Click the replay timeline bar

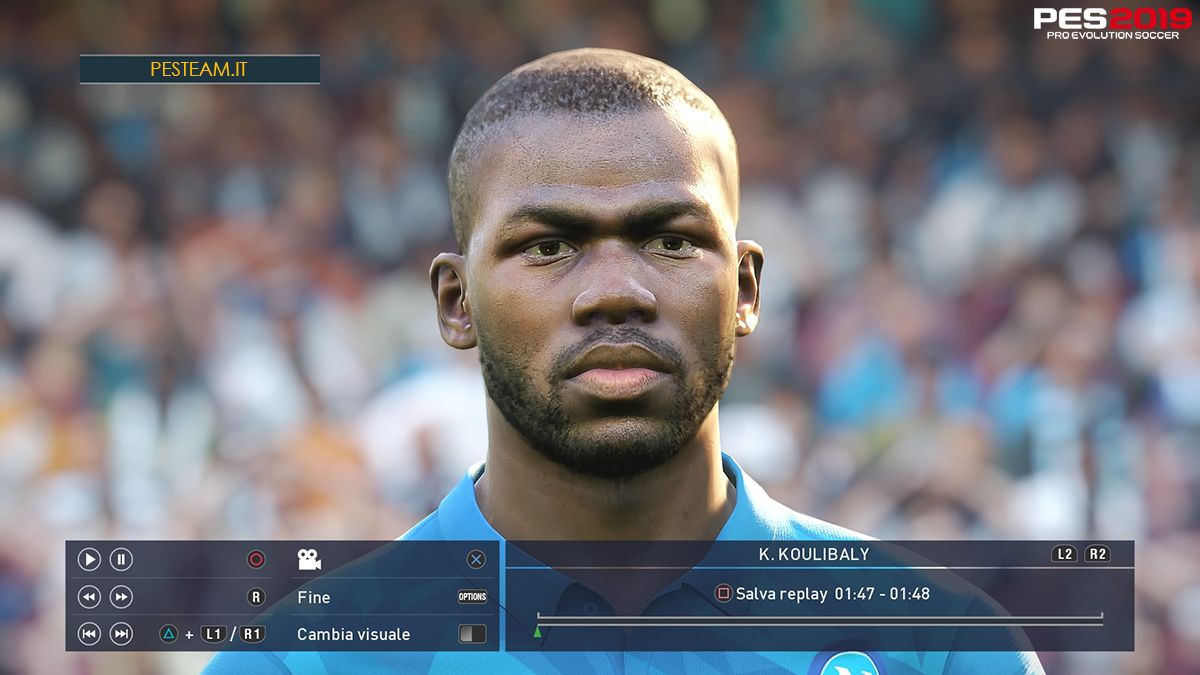[x=820, y=620]
